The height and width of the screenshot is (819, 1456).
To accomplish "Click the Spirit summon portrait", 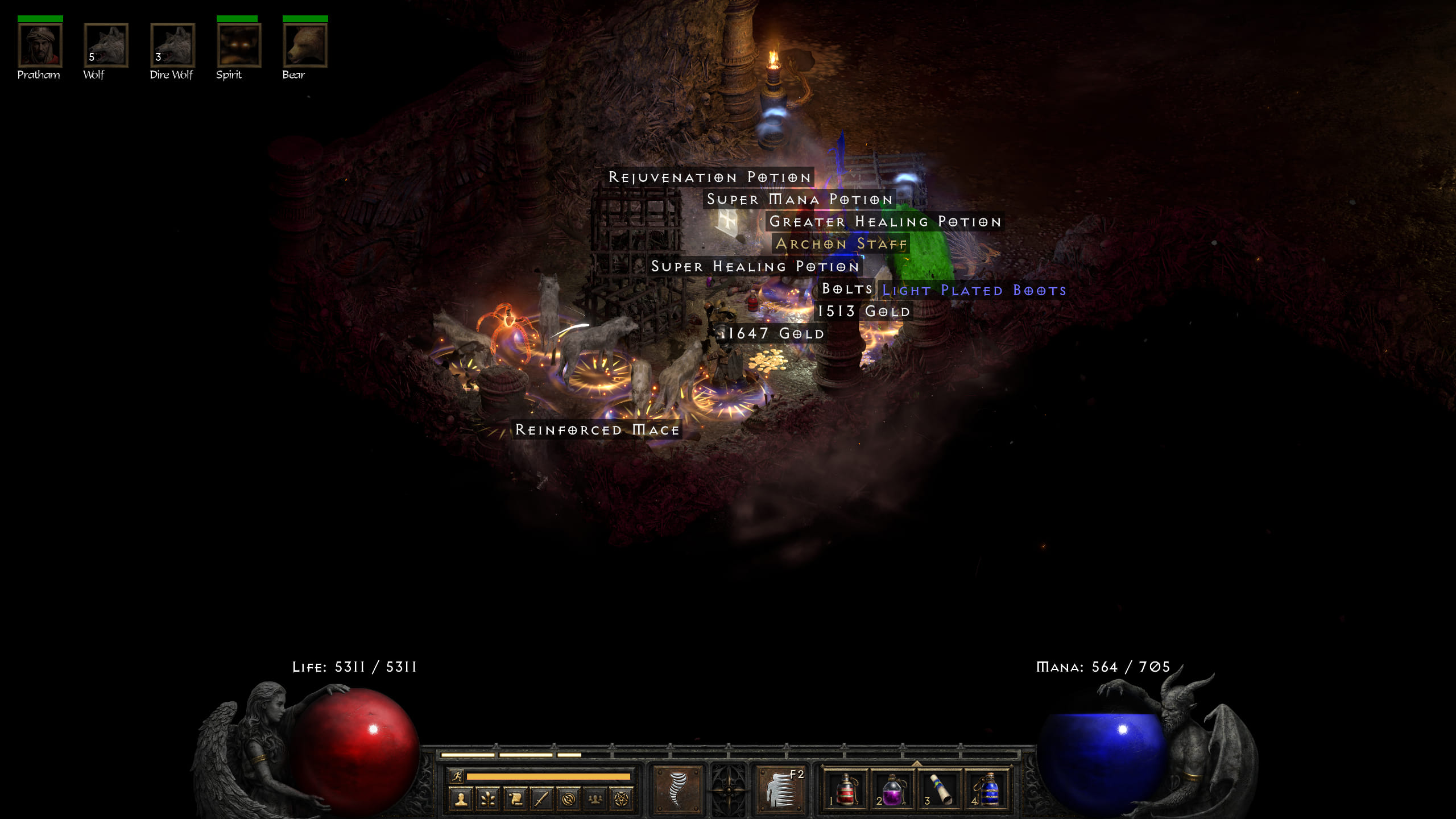I will [239, 45].
